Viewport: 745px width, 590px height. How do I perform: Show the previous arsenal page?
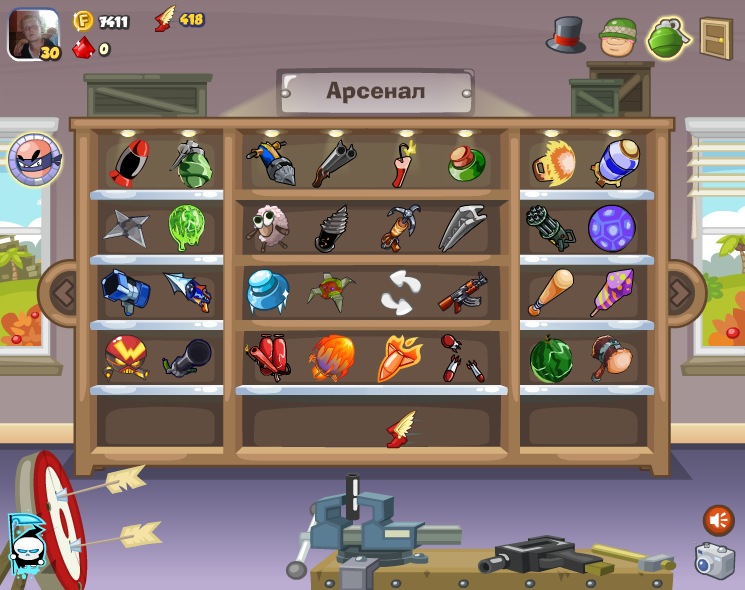63,293
